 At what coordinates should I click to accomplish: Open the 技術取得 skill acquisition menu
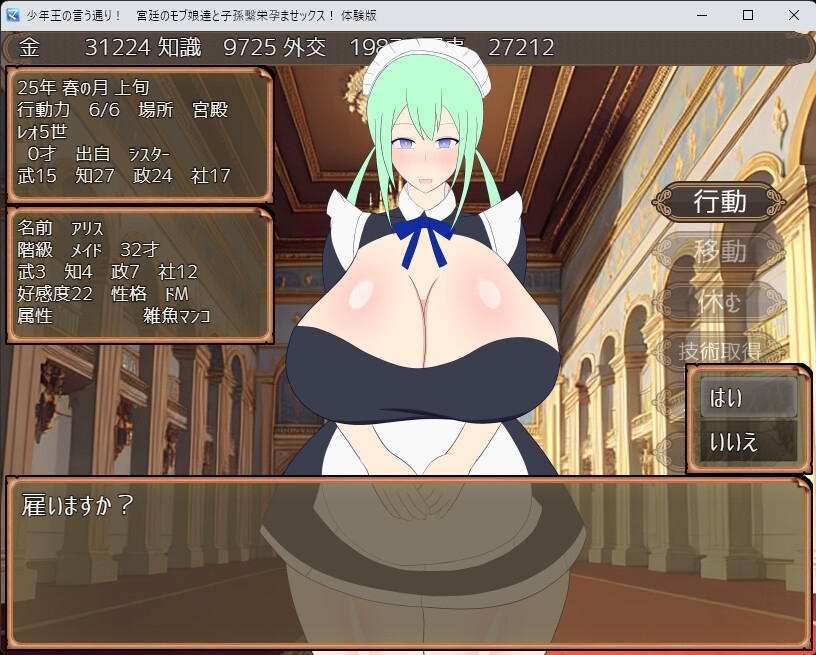(x=719, y=350)
